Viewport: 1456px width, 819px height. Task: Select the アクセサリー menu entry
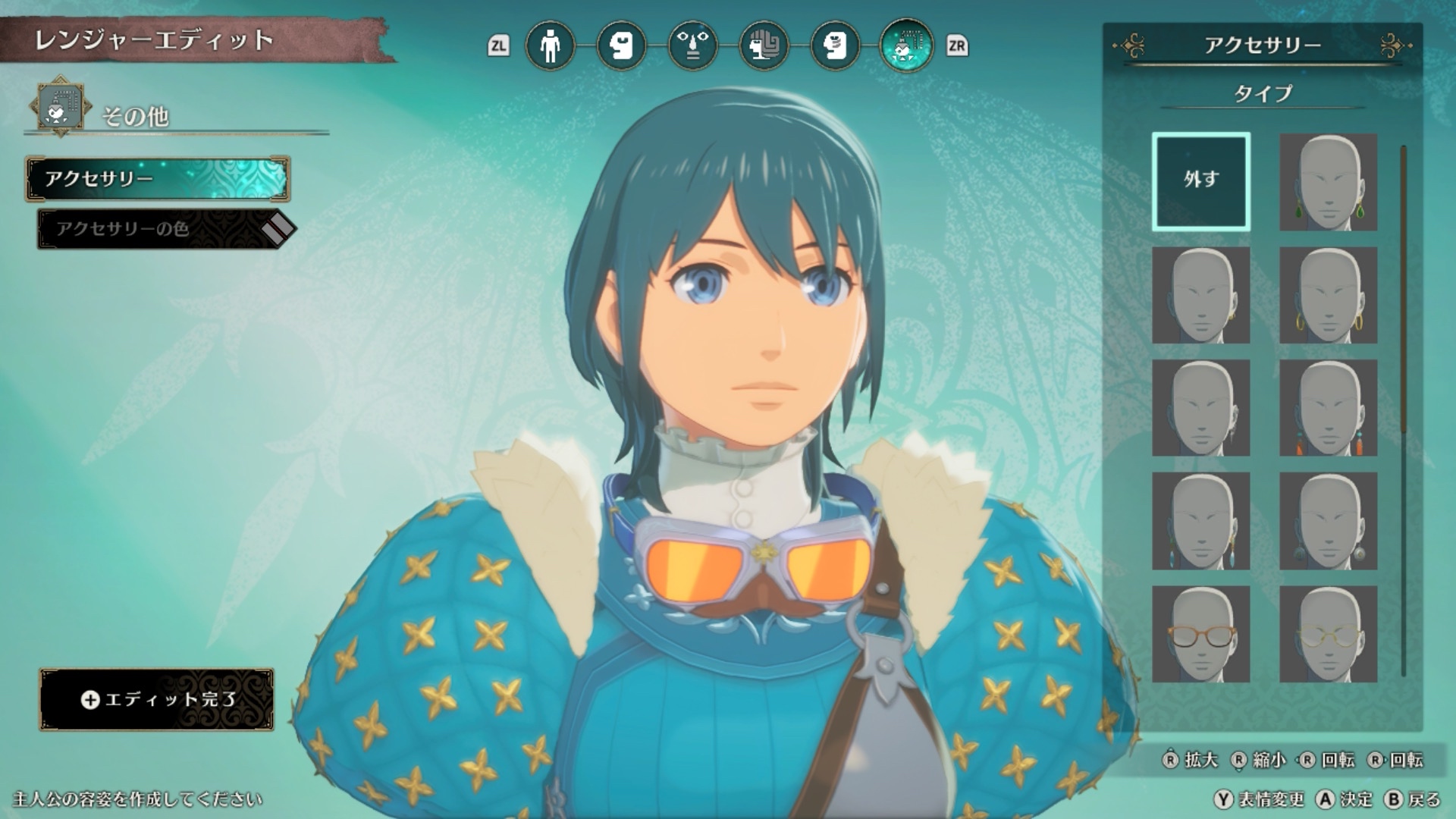[158, 179]
